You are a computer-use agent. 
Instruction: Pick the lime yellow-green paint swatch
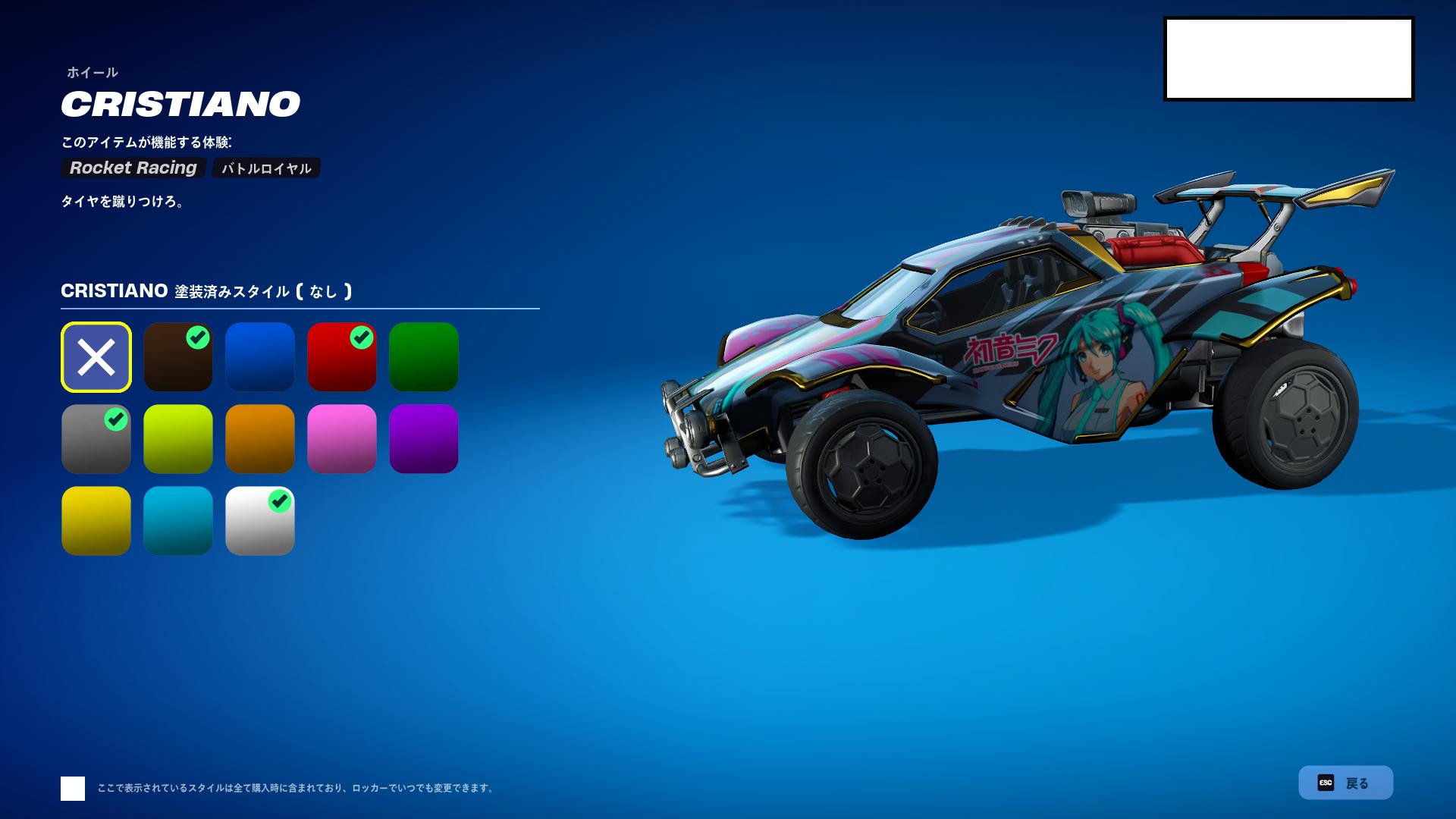coord(178,439)
